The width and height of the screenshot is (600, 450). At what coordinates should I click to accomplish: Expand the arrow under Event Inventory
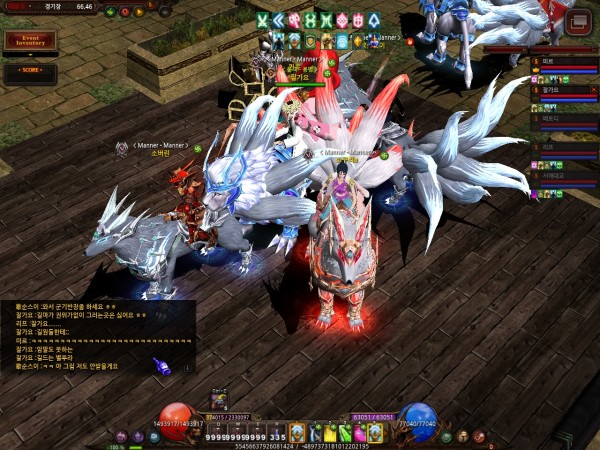tap(28, 55)
